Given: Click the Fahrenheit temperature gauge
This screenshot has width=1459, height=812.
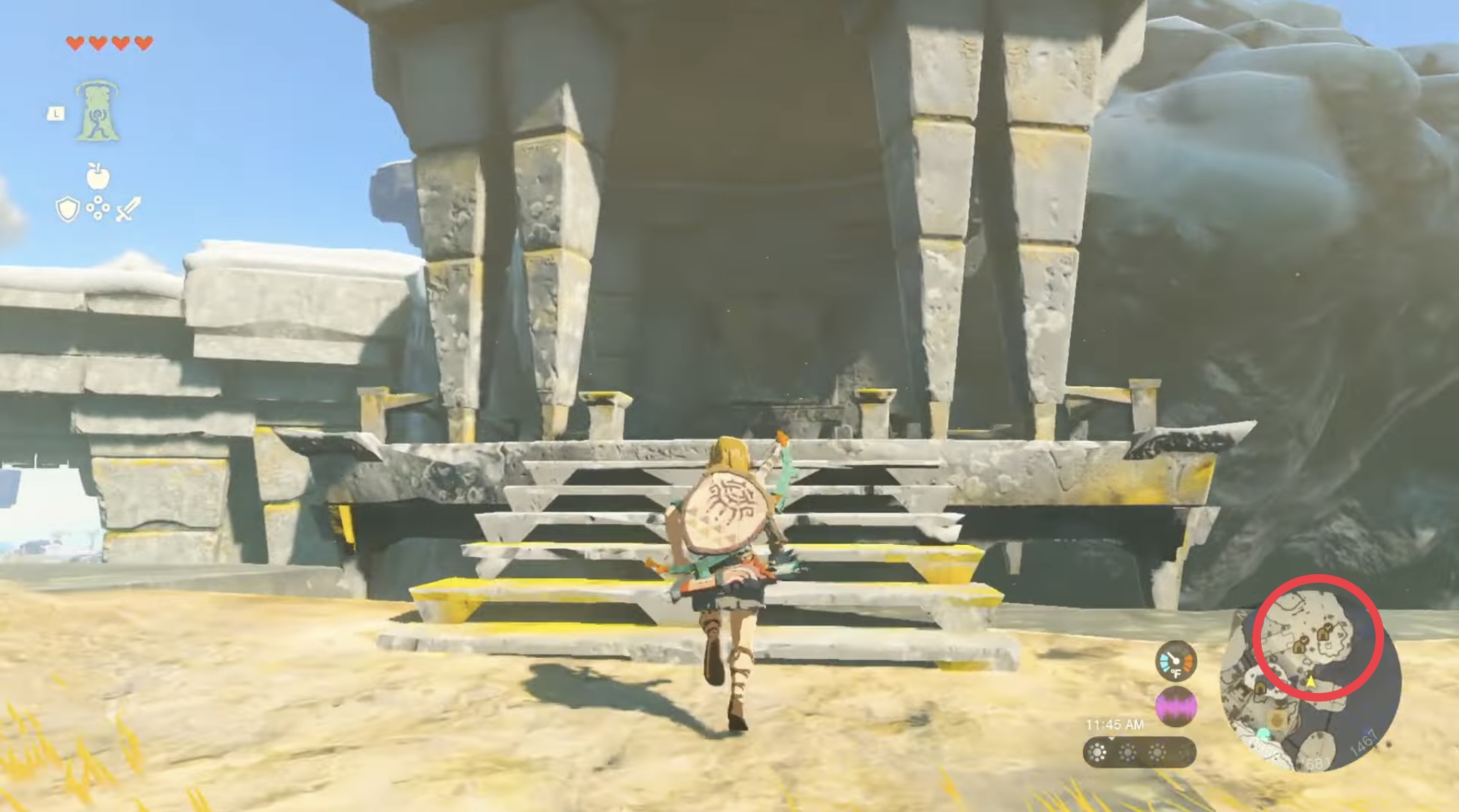Looking at the screenshot, I should click(1175, 662).
